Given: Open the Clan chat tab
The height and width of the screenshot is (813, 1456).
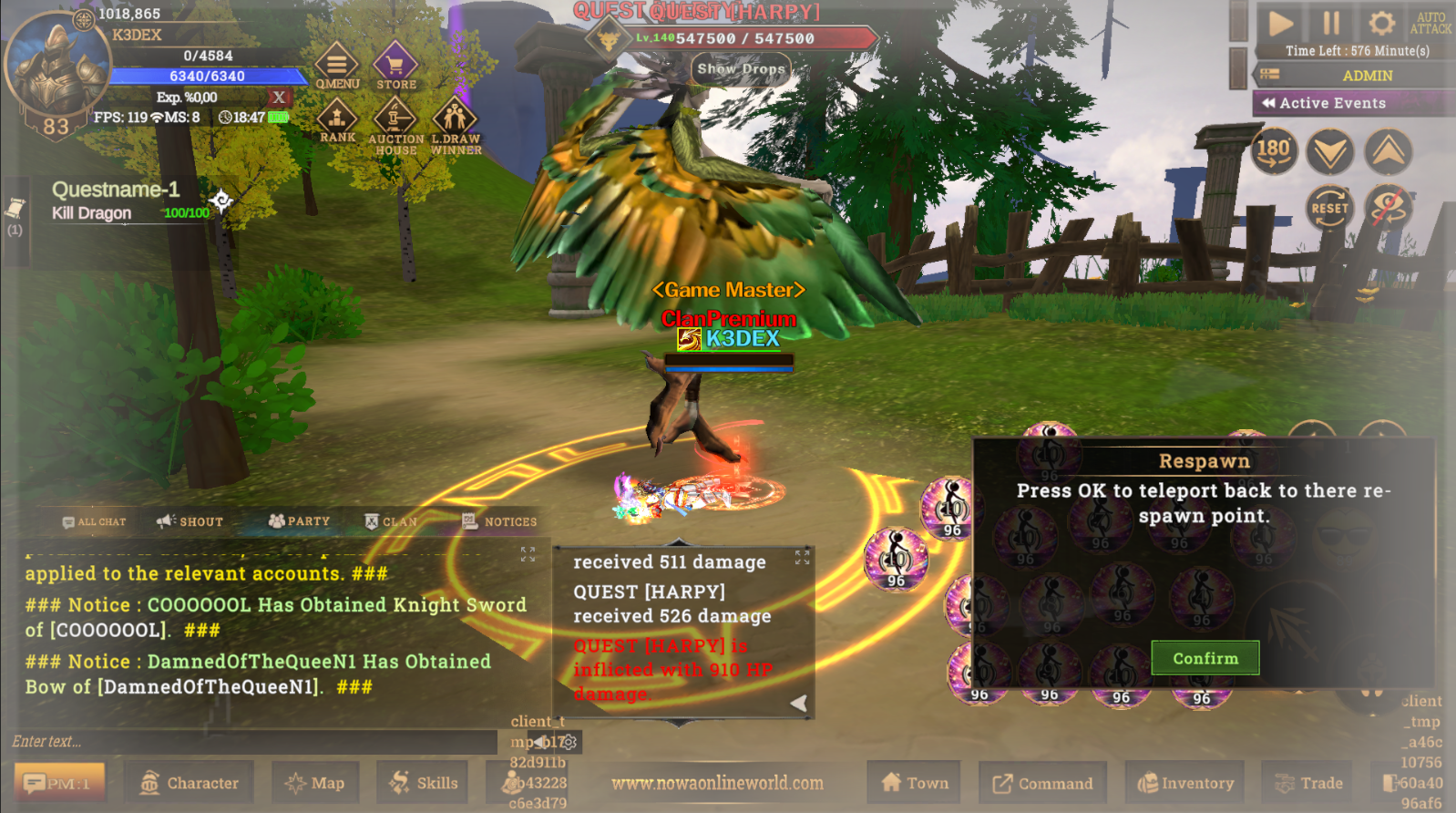Looking at the screenshot, I should tap(394, 521).
